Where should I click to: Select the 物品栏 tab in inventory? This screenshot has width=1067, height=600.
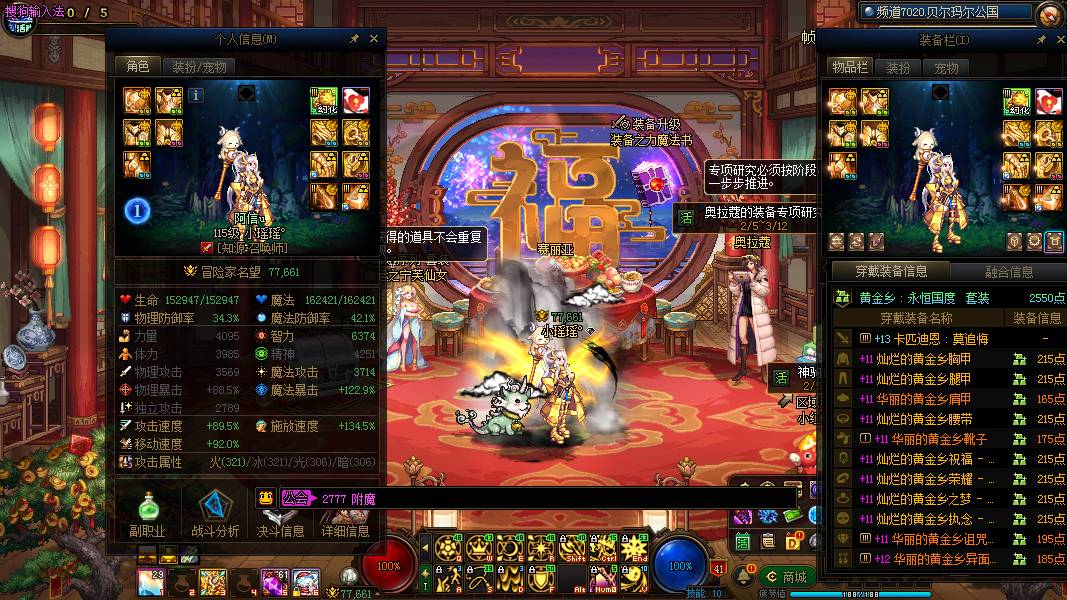(850, 67)
